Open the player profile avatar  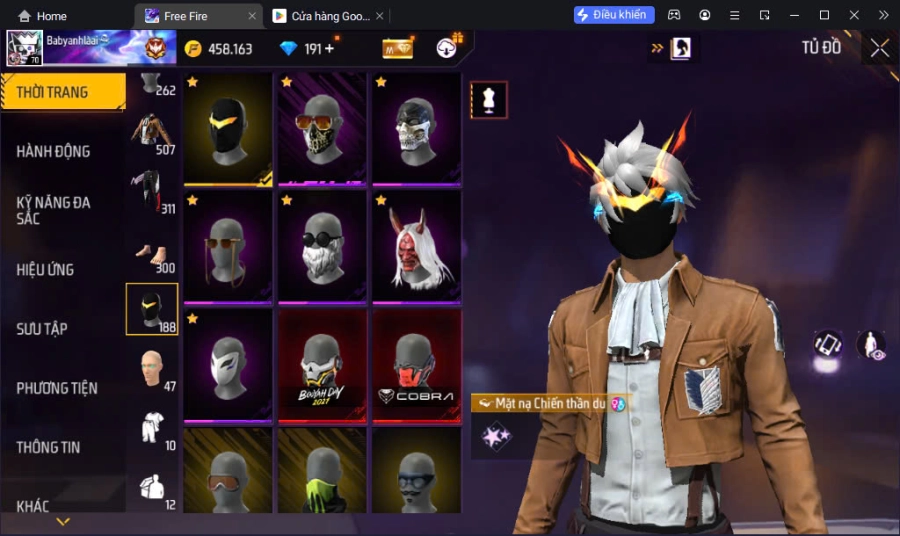[x=24, y=48]
